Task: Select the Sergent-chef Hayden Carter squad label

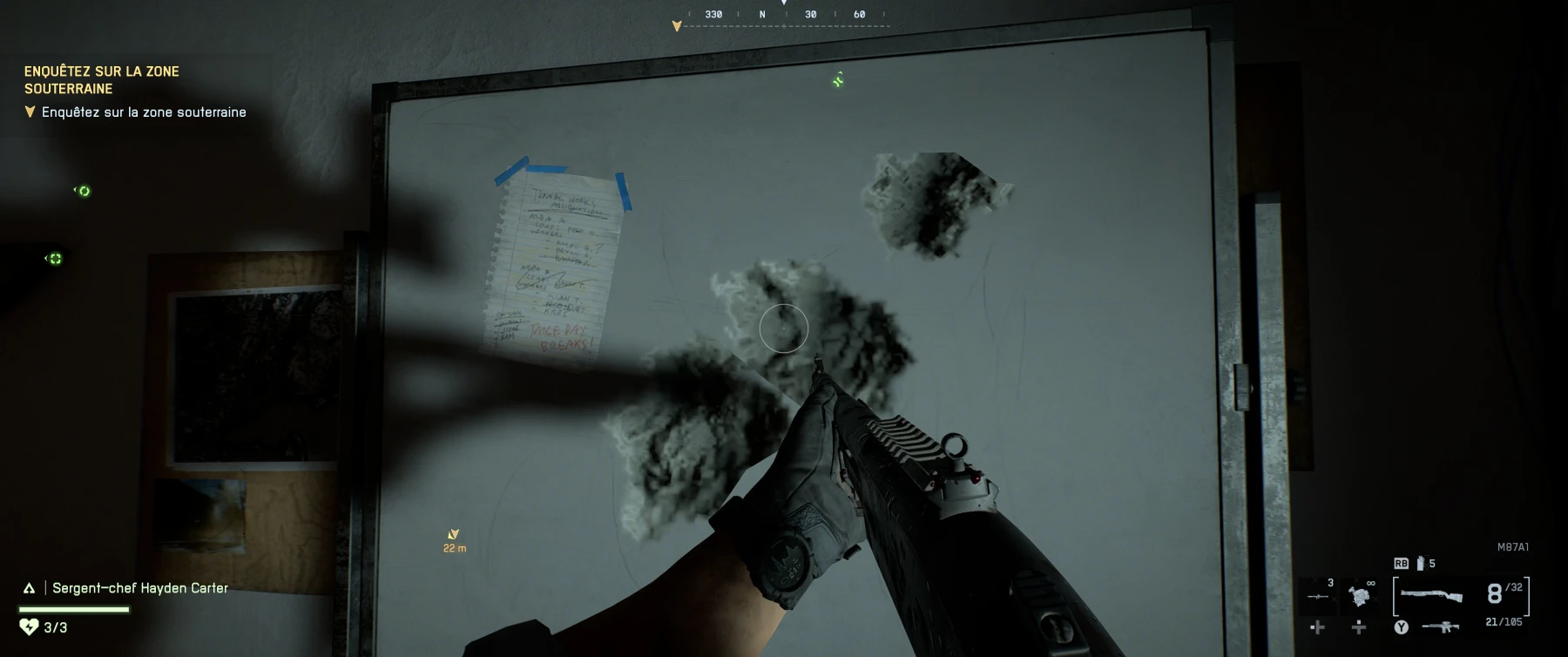Action: tap(139, 588)
